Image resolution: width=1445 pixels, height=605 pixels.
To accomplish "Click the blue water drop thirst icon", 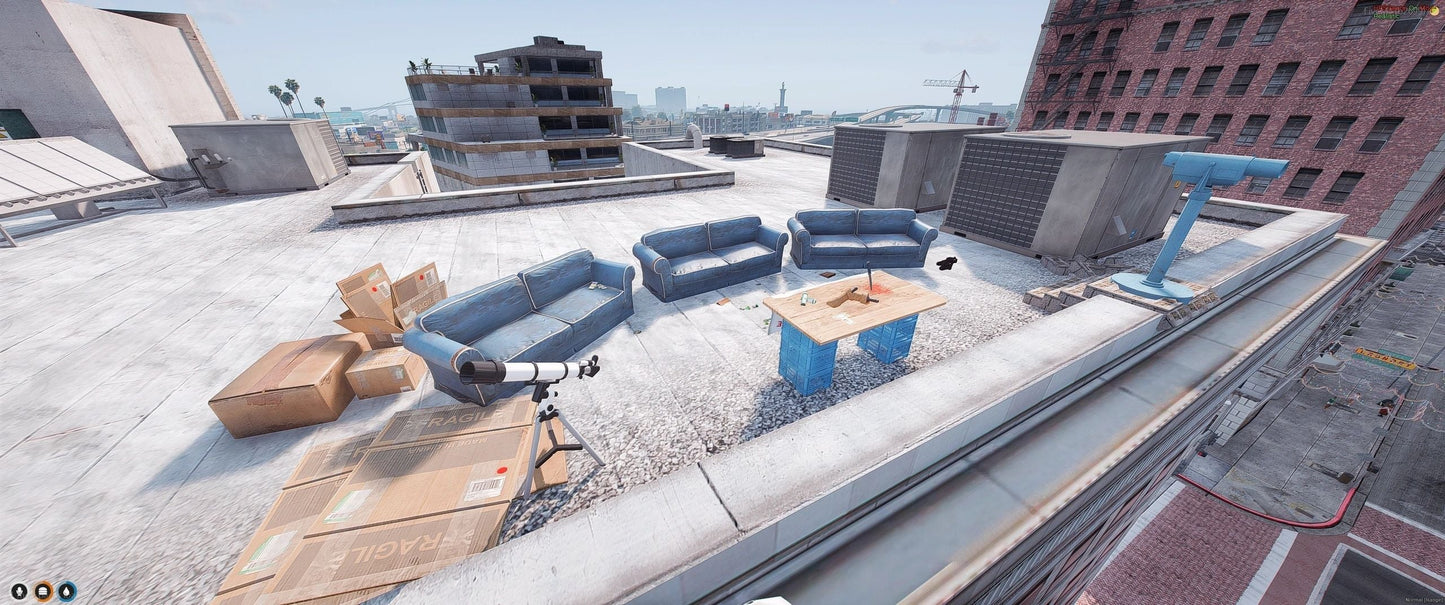I will [x=67, y=591].
